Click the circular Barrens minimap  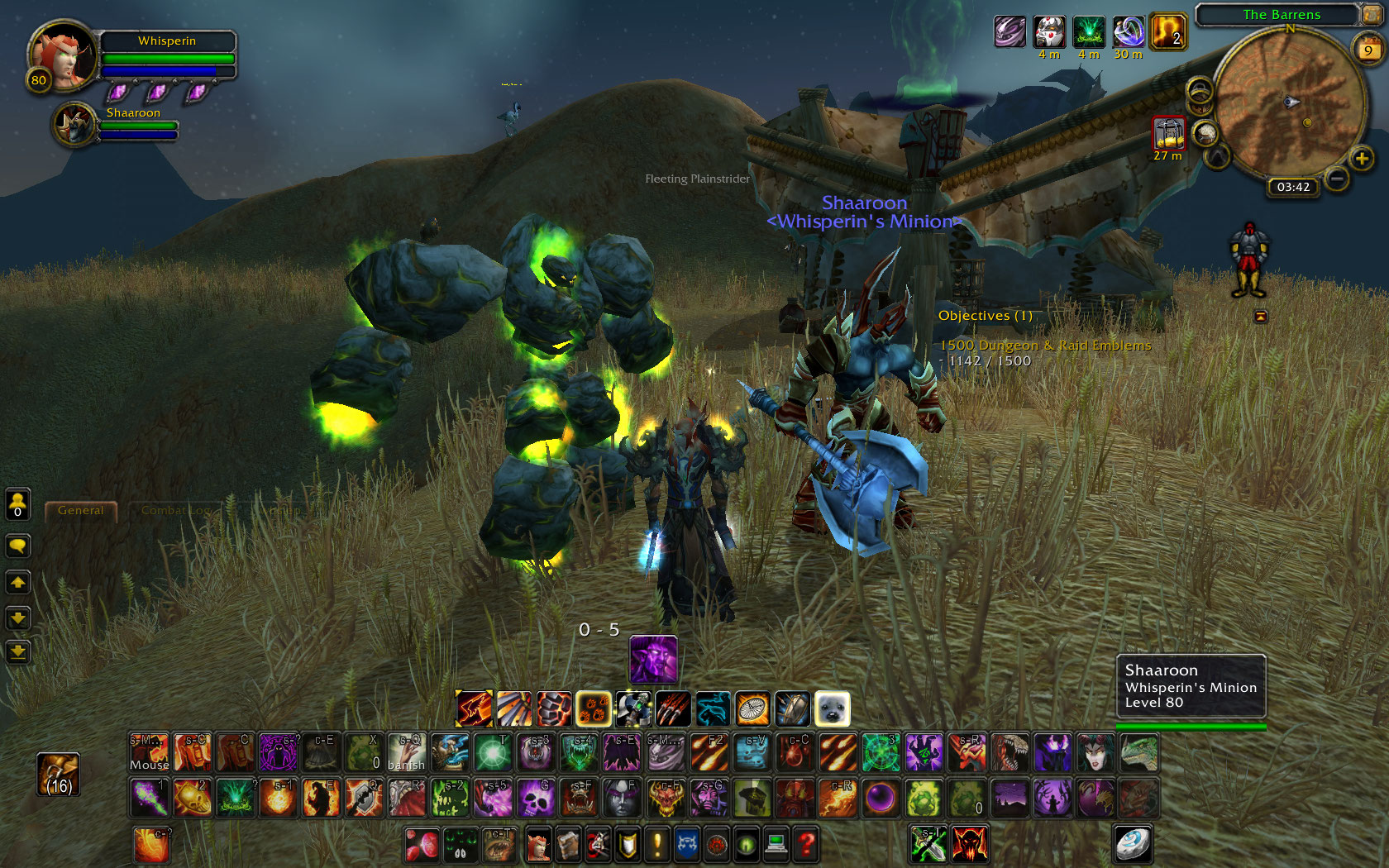tap(1290, 103)
